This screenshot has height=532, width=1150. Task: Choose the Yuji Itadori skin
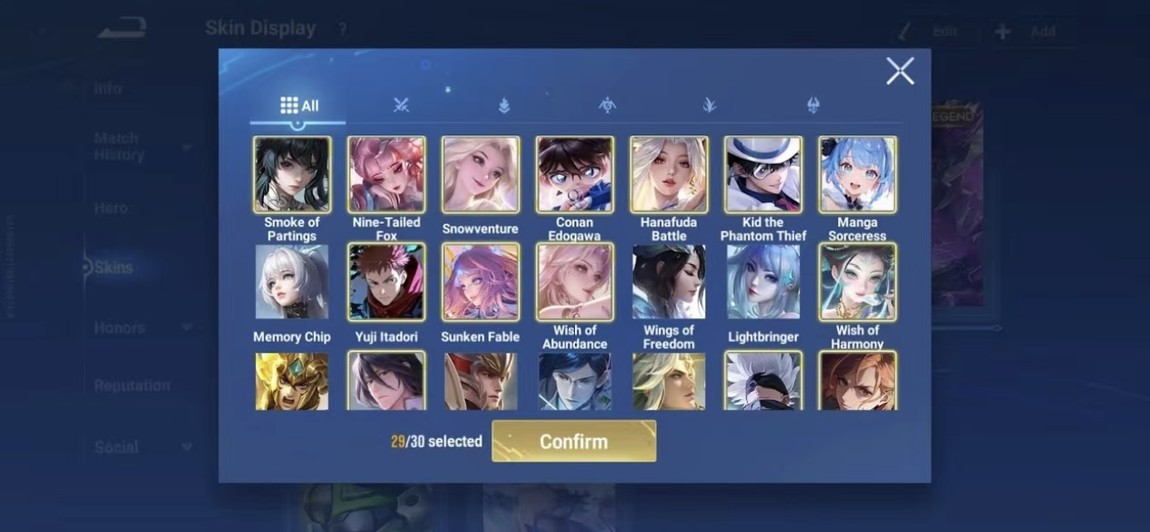(x=386, y=282)
